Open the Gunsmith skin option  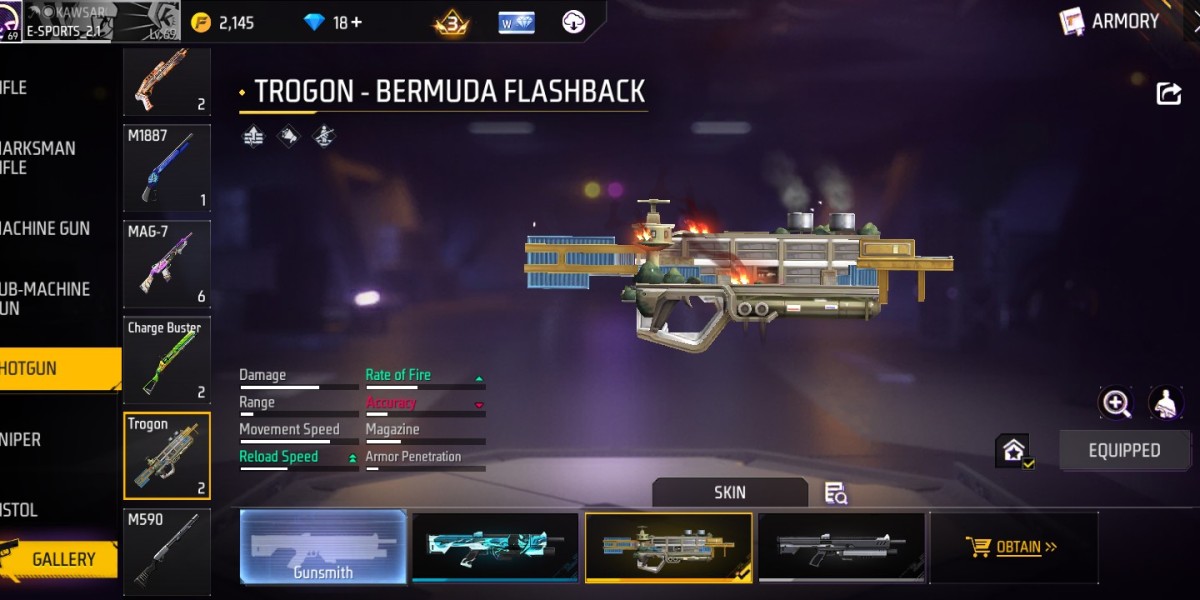[x=323, y=547]
